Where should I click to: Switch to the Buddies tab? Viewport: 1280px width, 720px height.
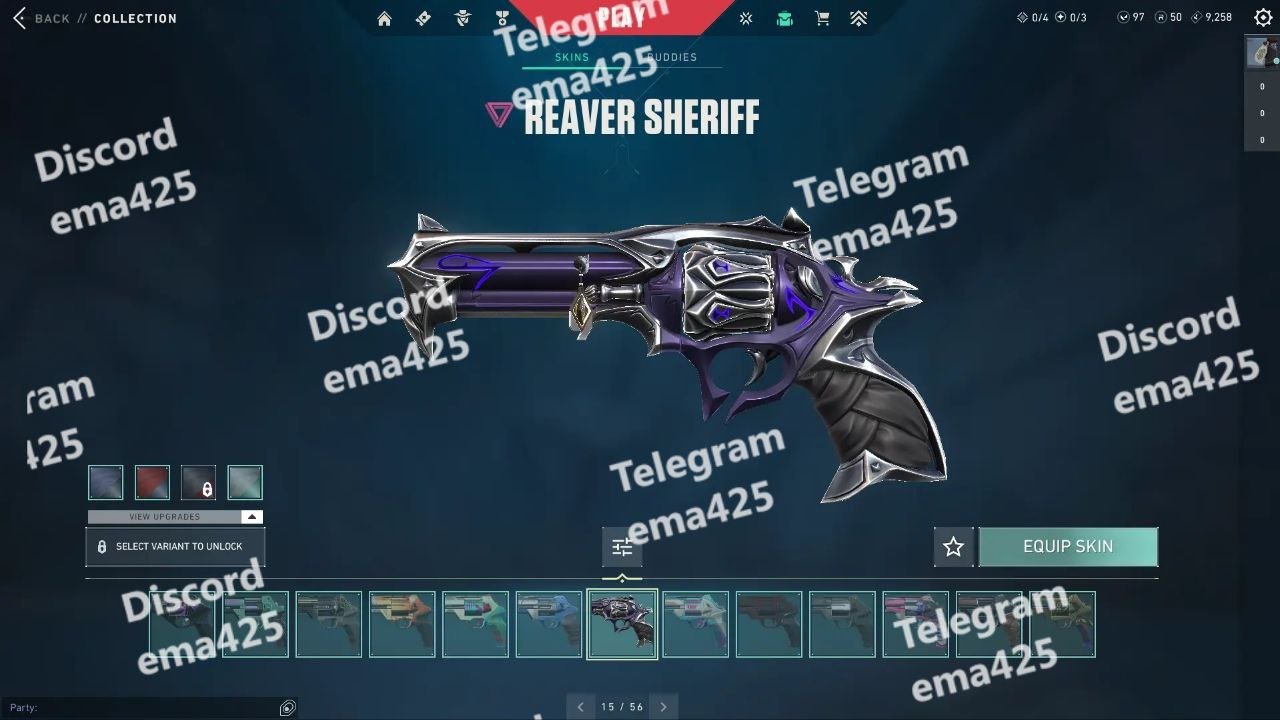pos(672,57)
